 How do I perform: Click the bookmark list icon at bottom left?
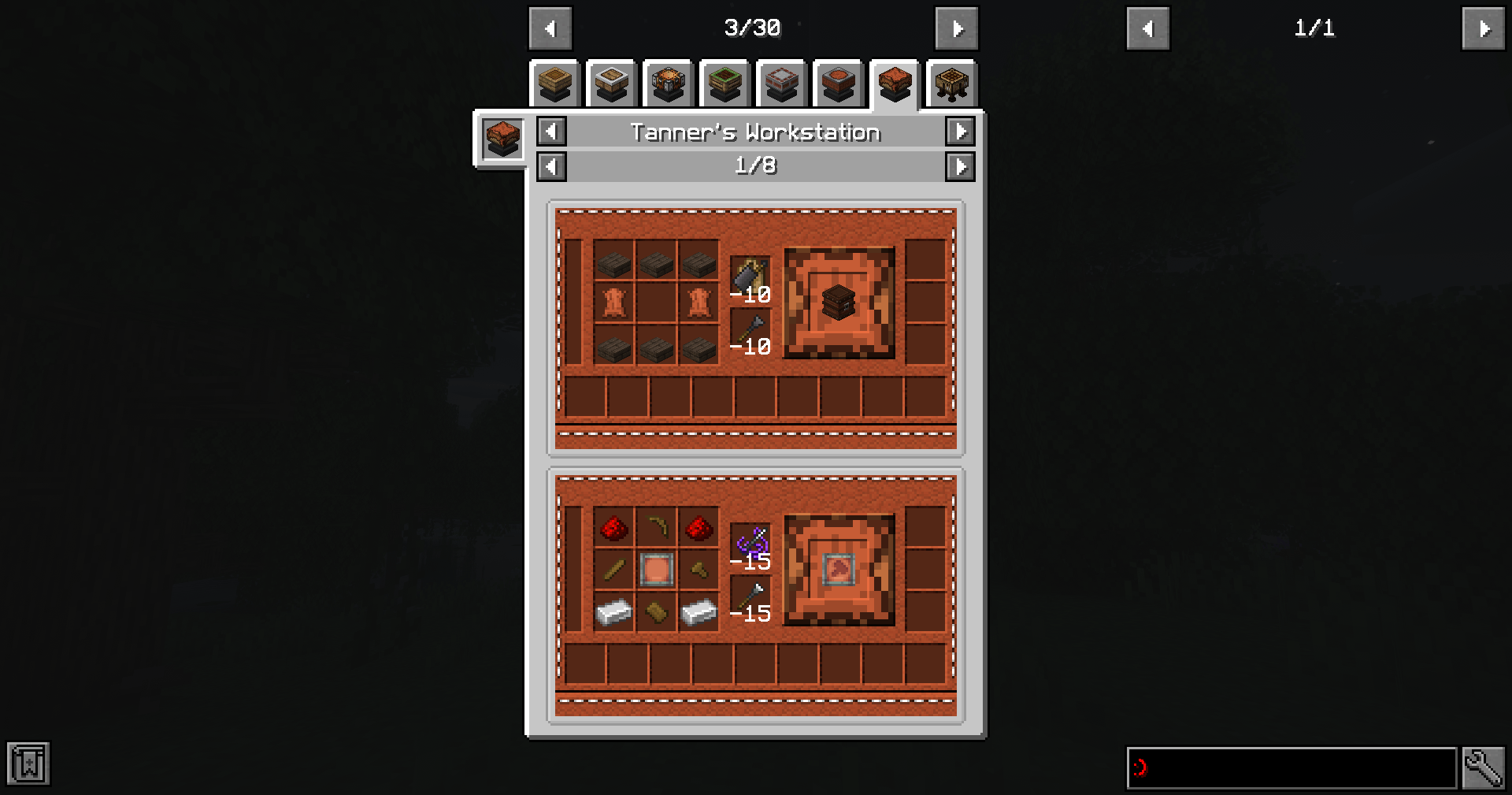coord(30,763)
